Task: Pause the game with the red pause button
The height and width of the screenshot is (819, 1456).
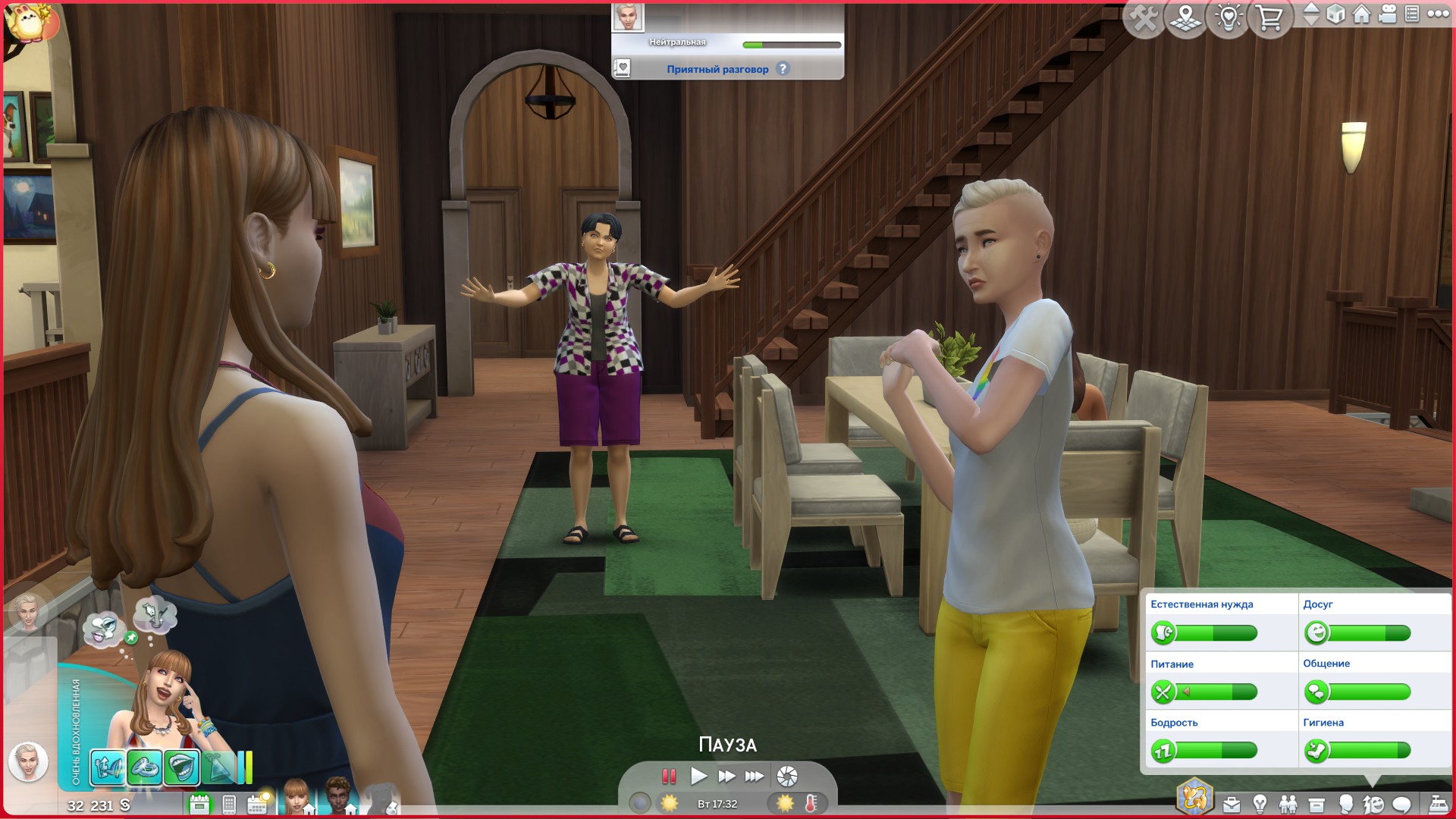Action: (669, 776)
